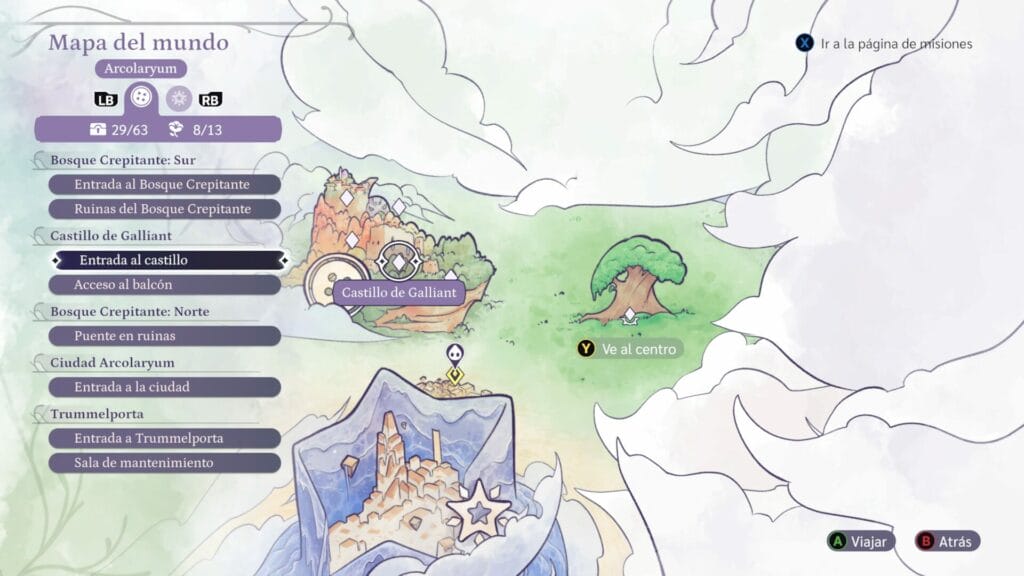Switch to the greyed sun-icon world tab

[x=179, y=99]
